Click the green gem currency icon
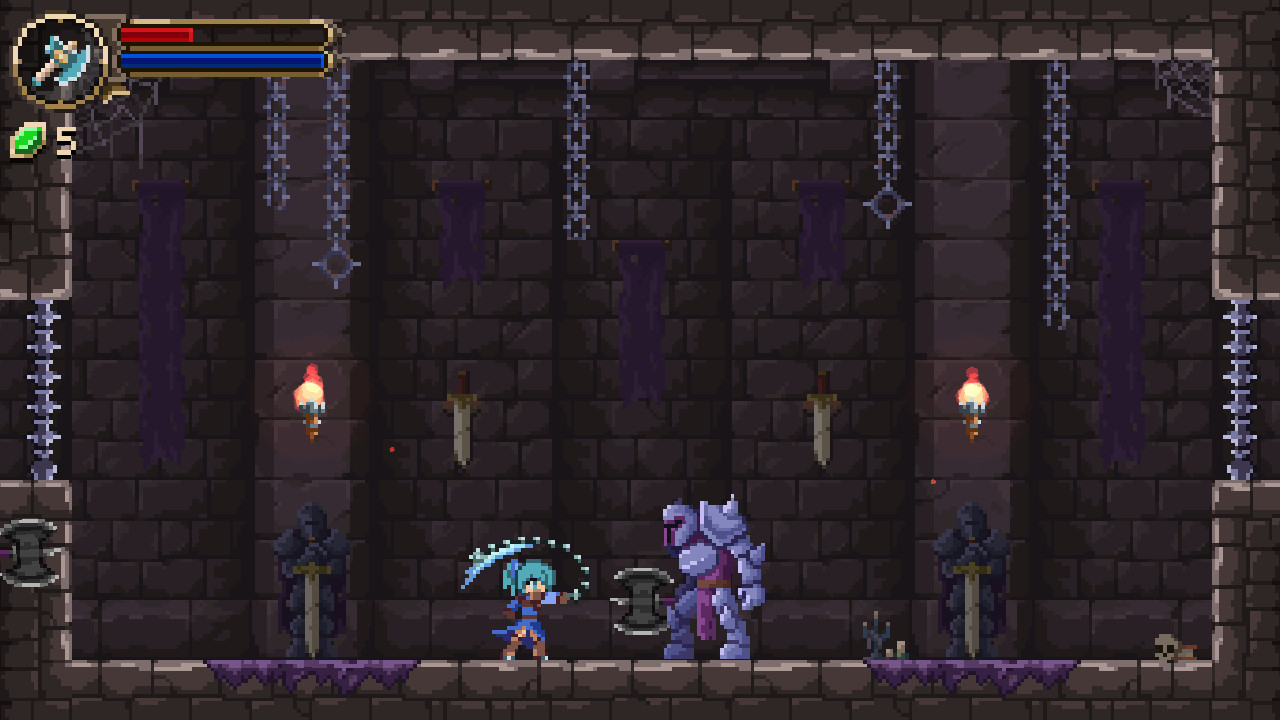Image resolution: width=1280 pixels, height=720 pixels. (x=25, y=140)
